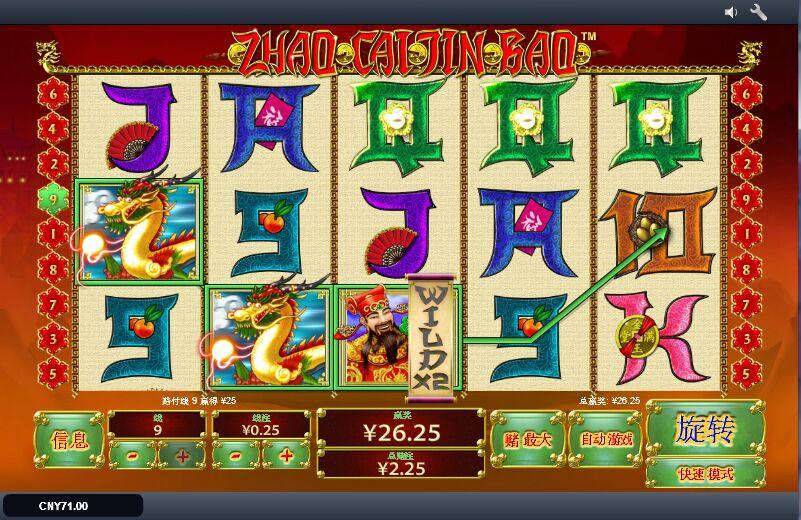Toggle 快速模式 turbo mode
This screenshot has width=801, height=520.
705,473
